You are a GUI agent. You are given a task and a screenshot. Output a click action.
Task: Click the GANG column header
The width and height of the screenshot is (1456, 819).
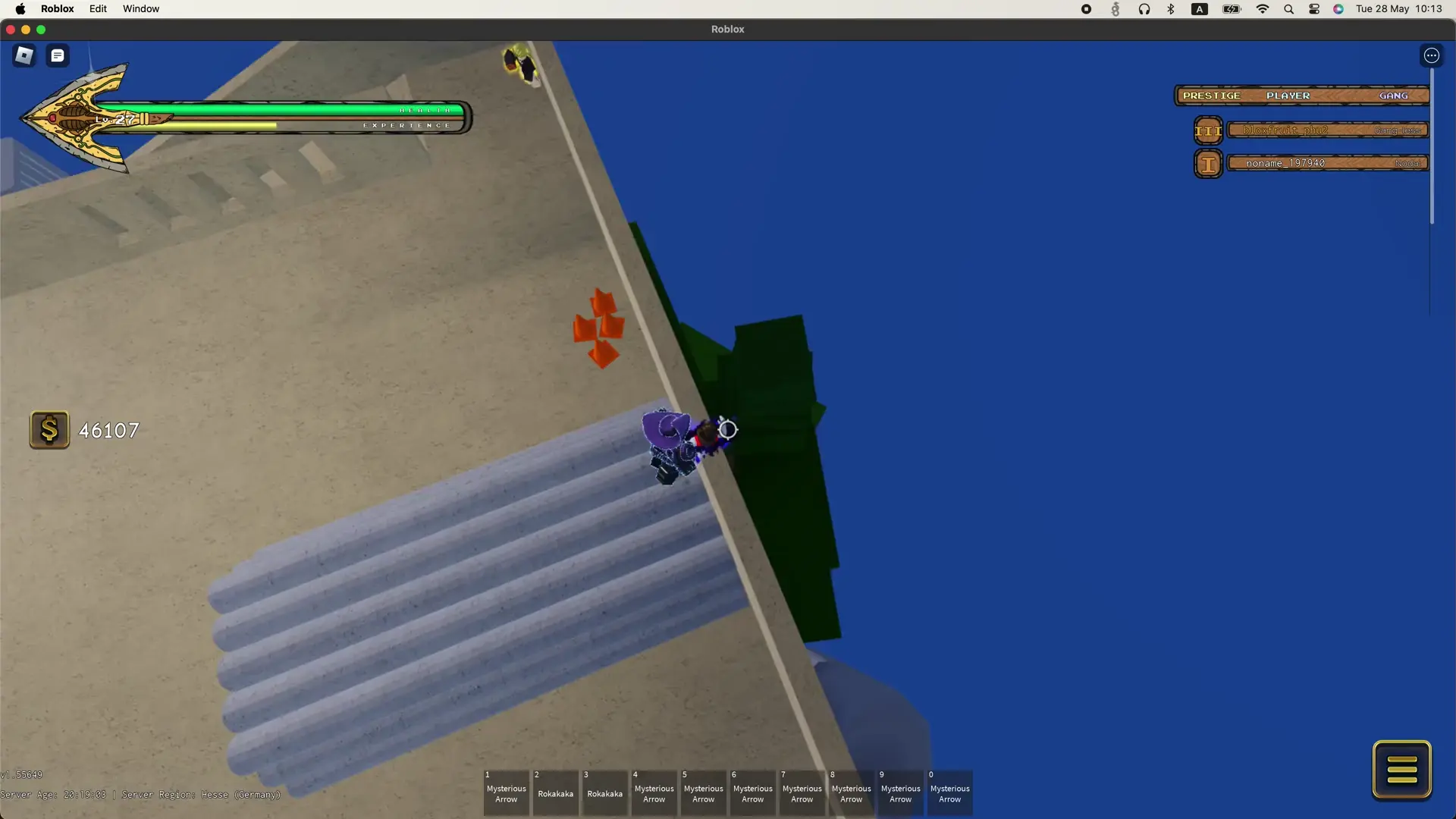[1395, 95]
